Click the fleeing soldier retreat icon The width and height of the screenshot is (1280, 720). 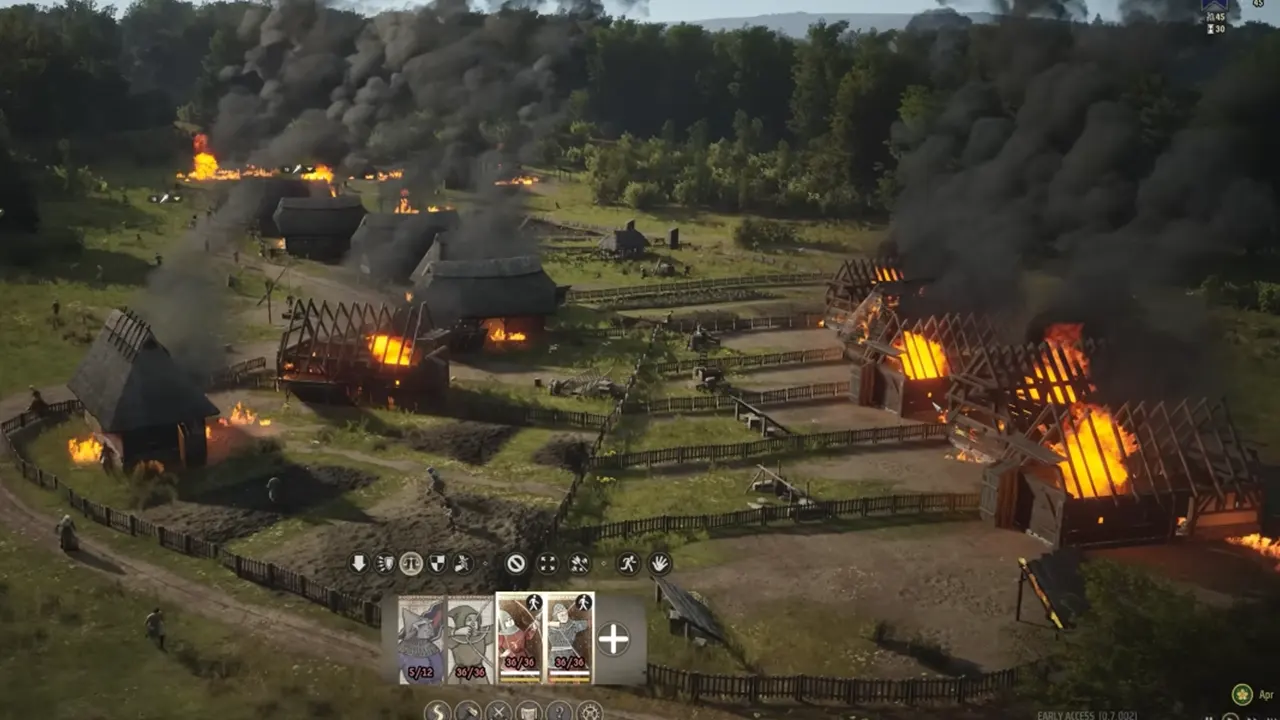[466, 563]
